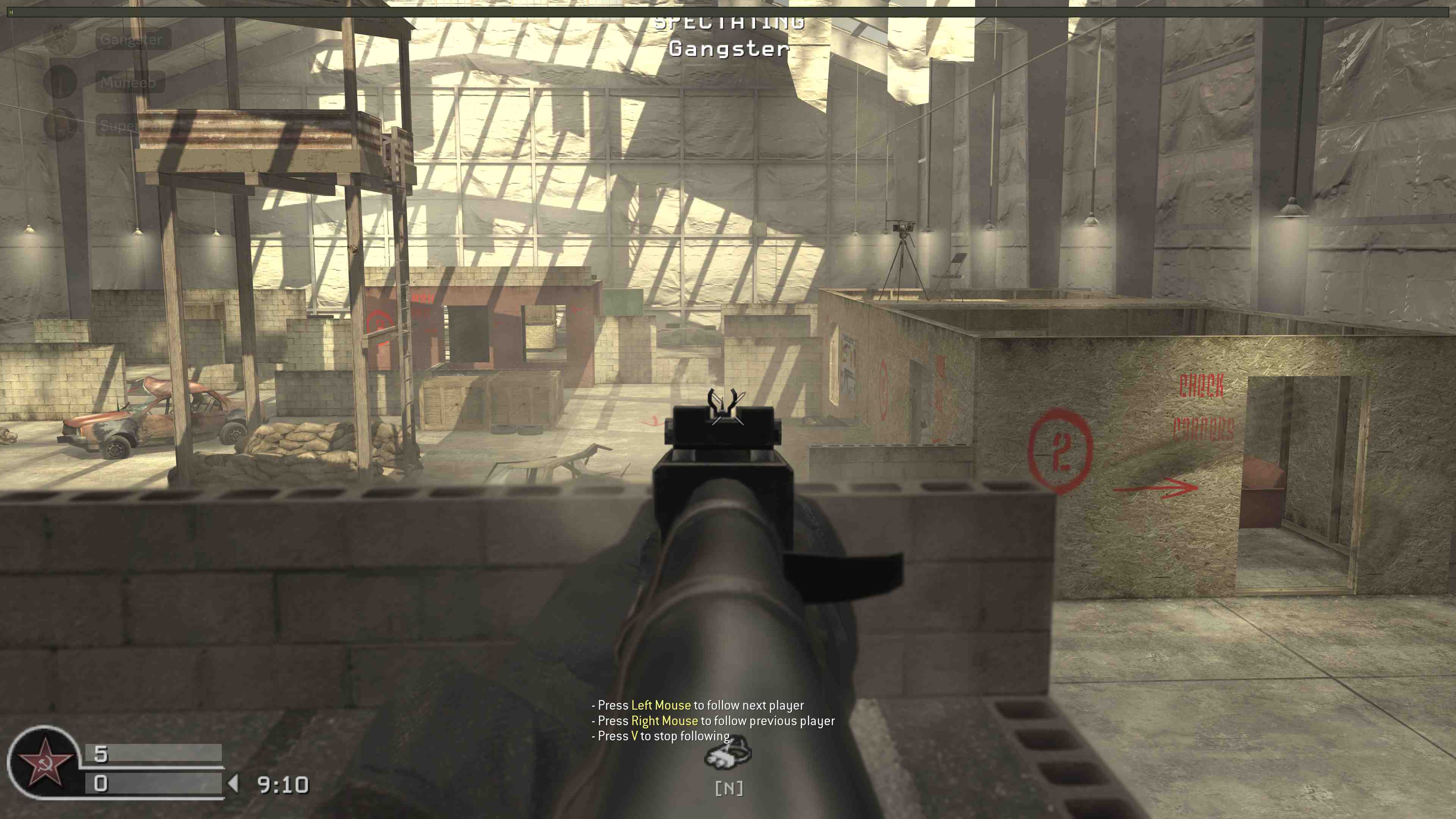Click the power plug objective icon
Viewport: 1456px width, 819px height.
728,755
